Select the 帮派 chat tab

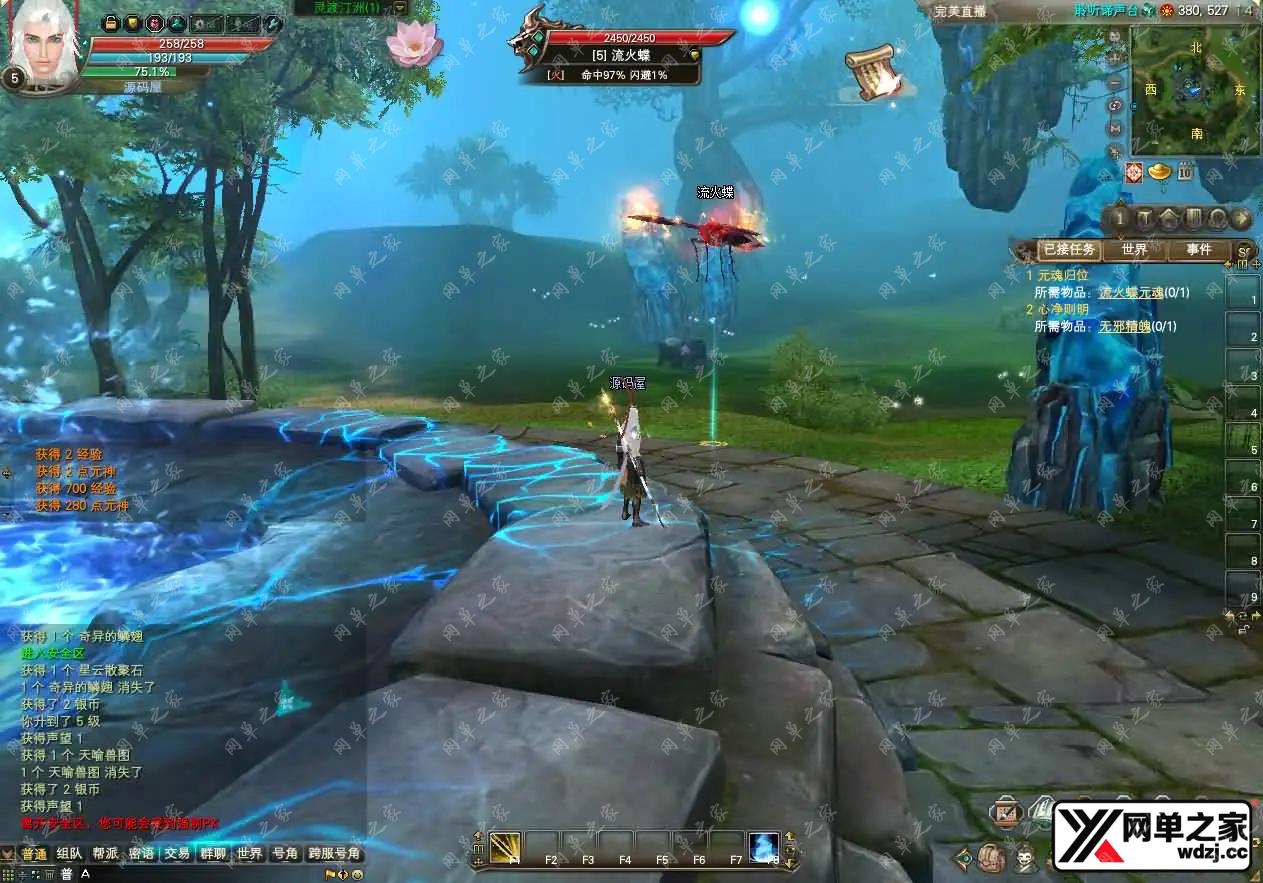click(105, 854)
